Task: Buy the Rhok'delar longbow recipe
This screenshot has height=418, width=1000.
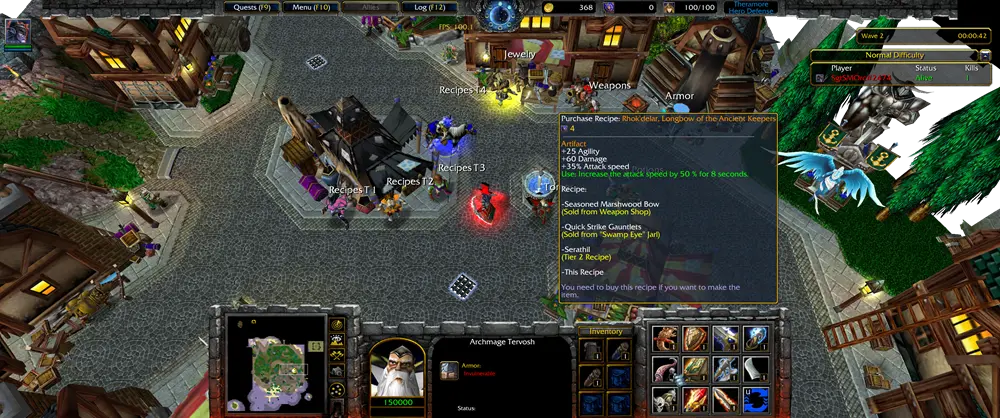Action: (x=726, y=400)
